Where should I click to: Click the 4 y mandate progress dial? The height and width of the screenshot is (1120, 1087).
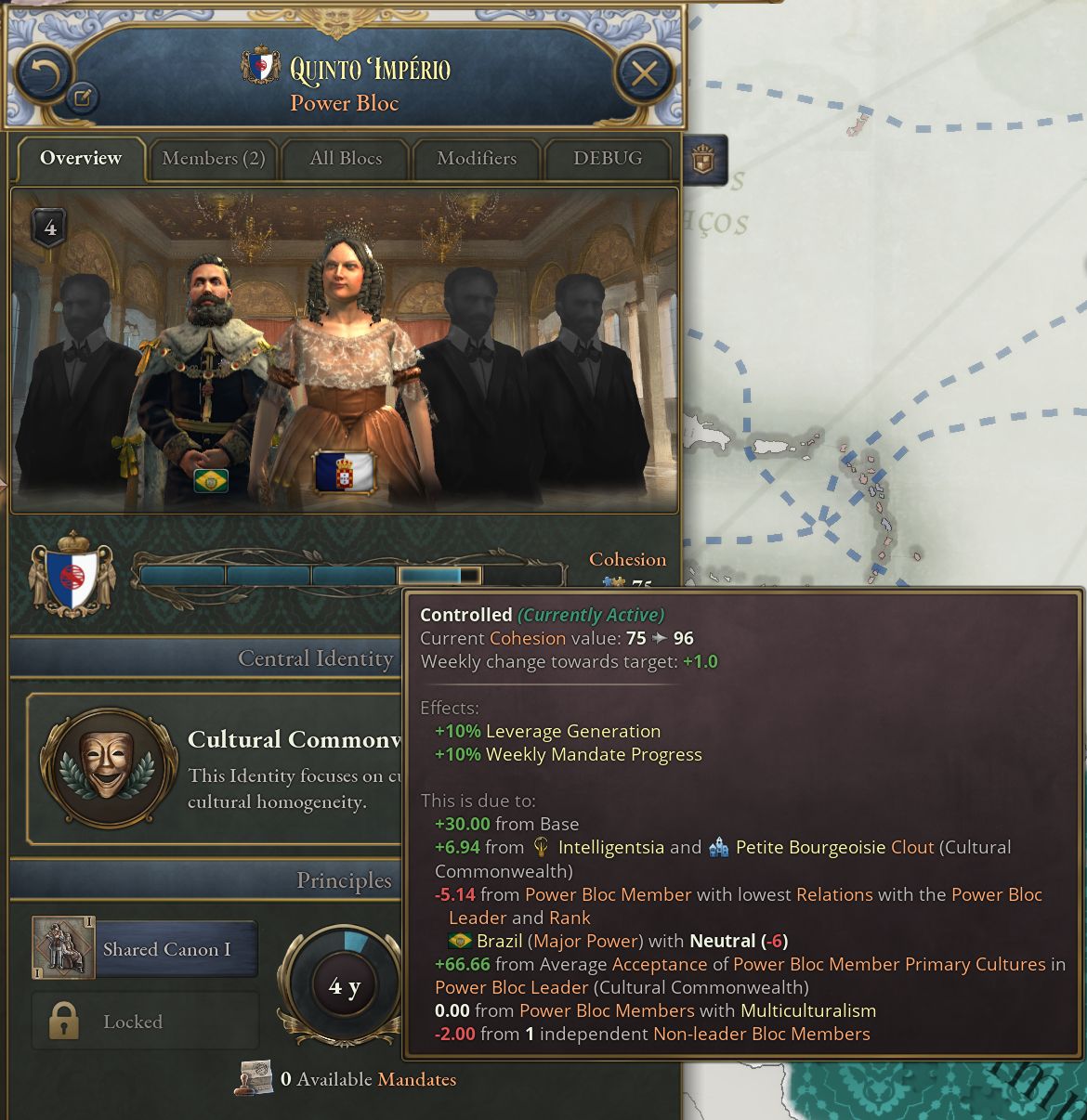(x=345, y=985)
